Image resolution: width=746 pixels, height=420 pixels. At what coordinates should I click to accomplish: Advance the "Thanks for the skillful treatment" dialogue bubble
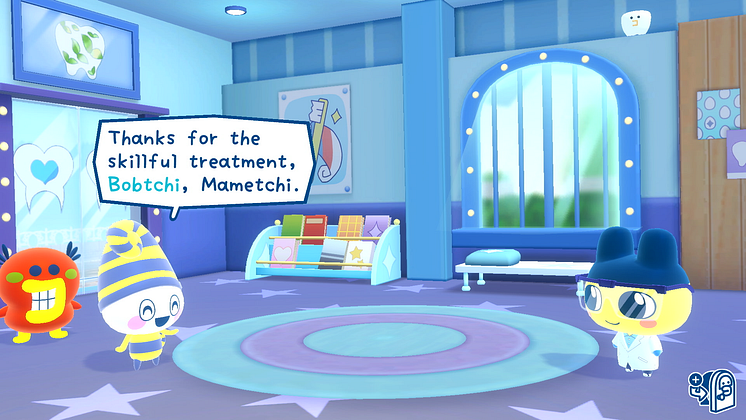205,161
